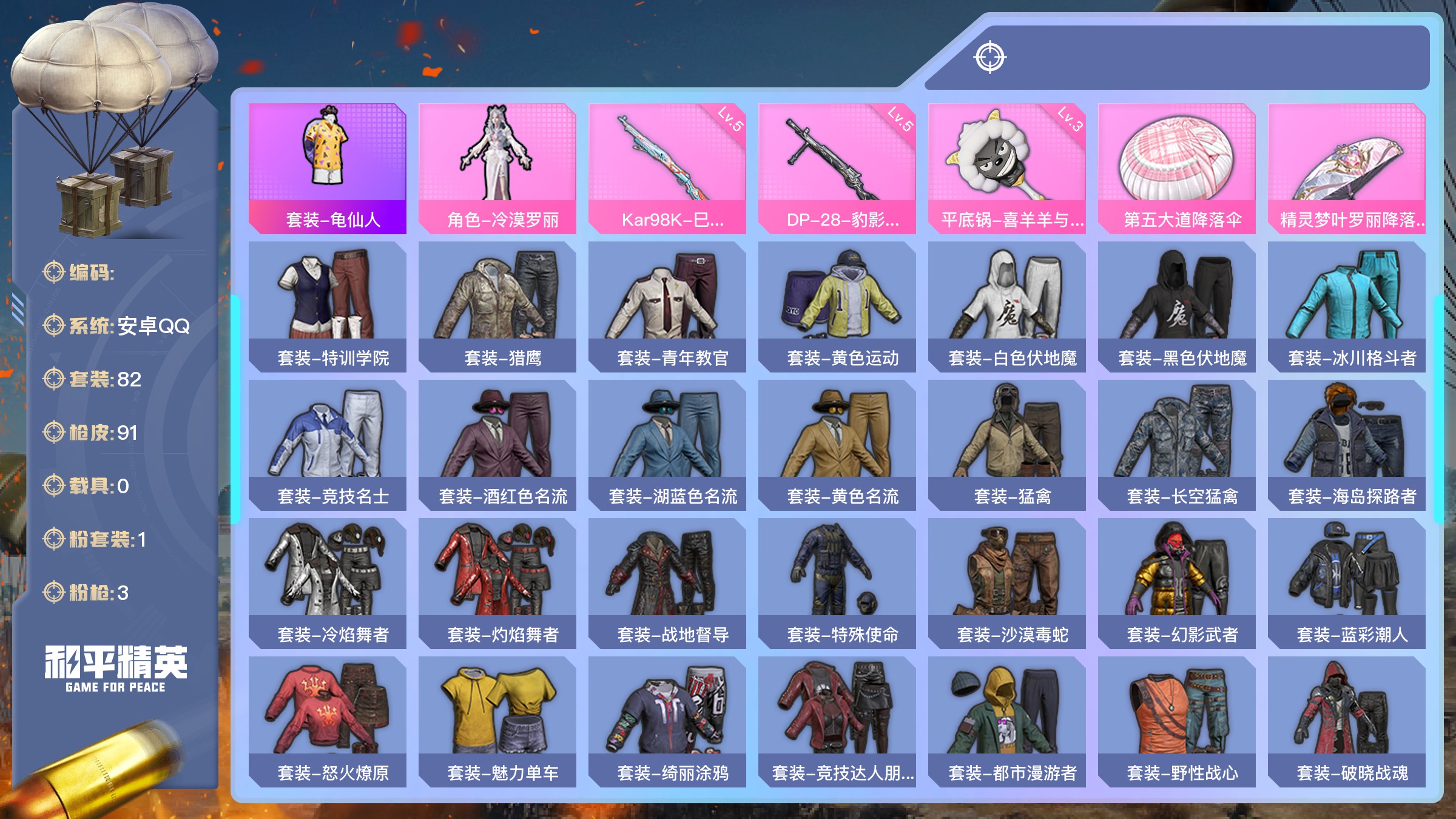Select the 套装-绮丽涂鸦 outfit tile
This screenshot has width=1456, height=819.
(x=667, y=721)
